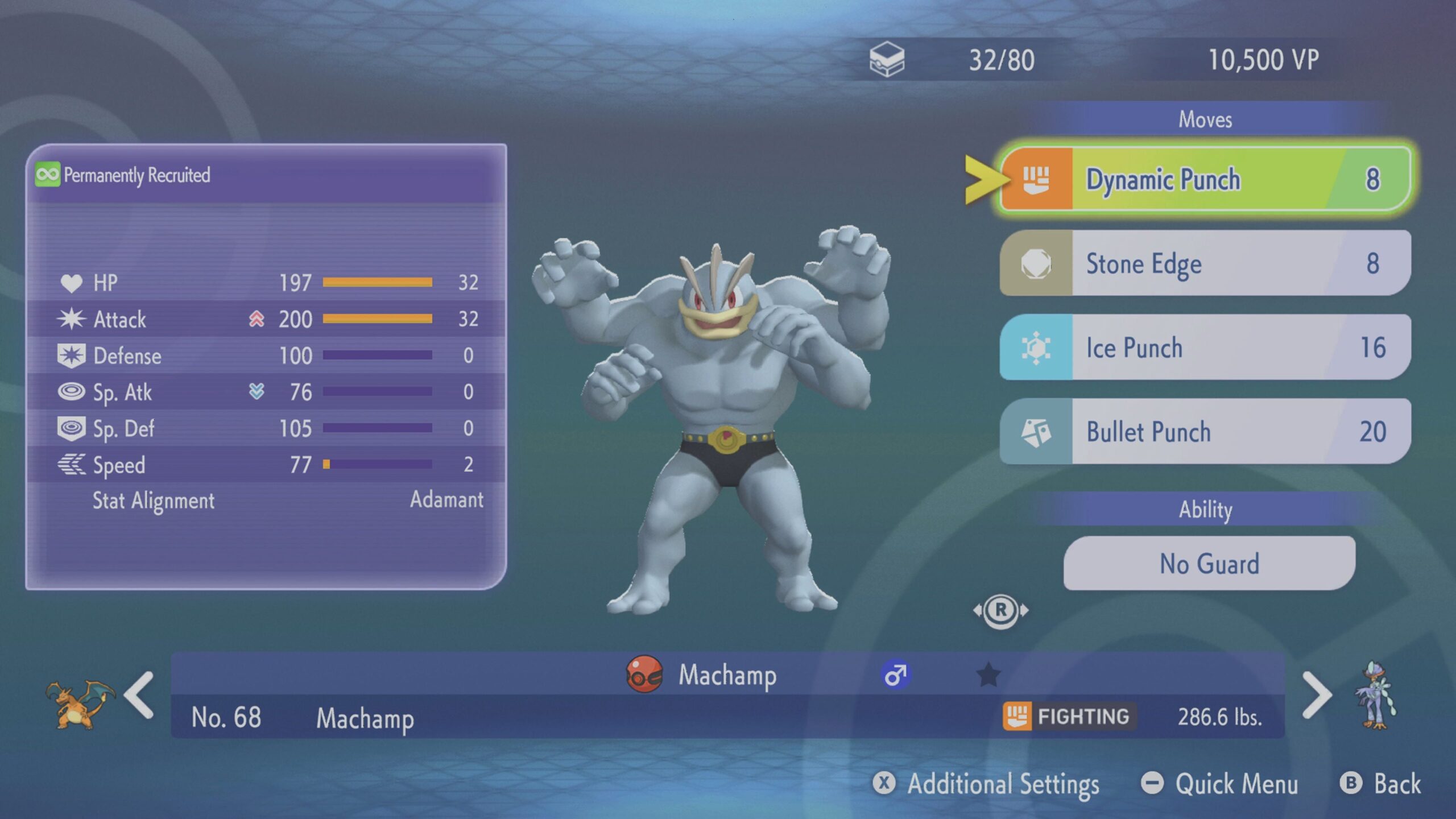This screenshot has width=1456, height=819.
Task: Open the No Guard ability details
Action: [x=1209, y=564]
